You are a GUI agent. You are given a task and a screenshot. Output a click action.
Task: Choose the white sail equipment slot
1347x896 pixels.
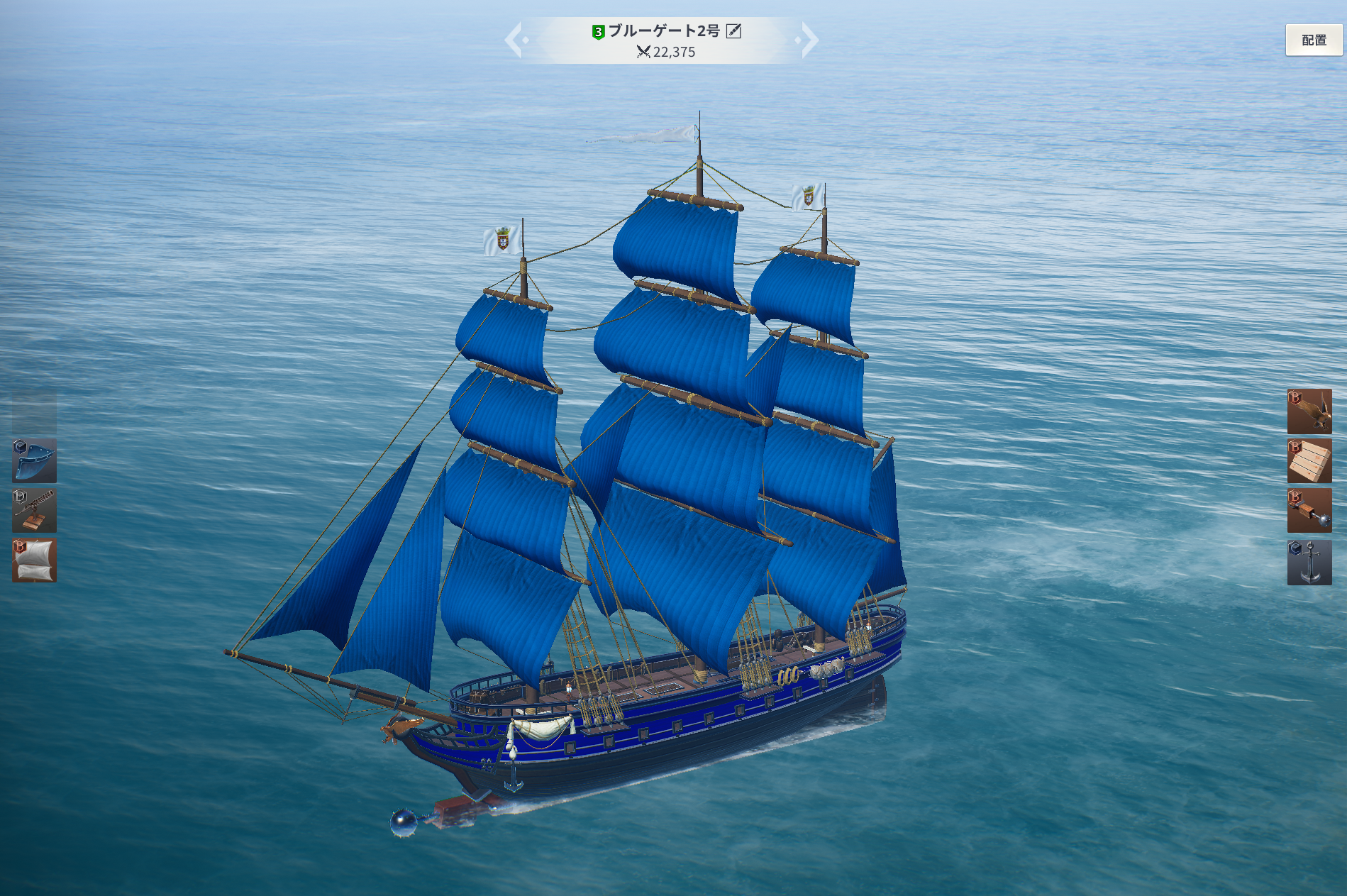(34, 560)
